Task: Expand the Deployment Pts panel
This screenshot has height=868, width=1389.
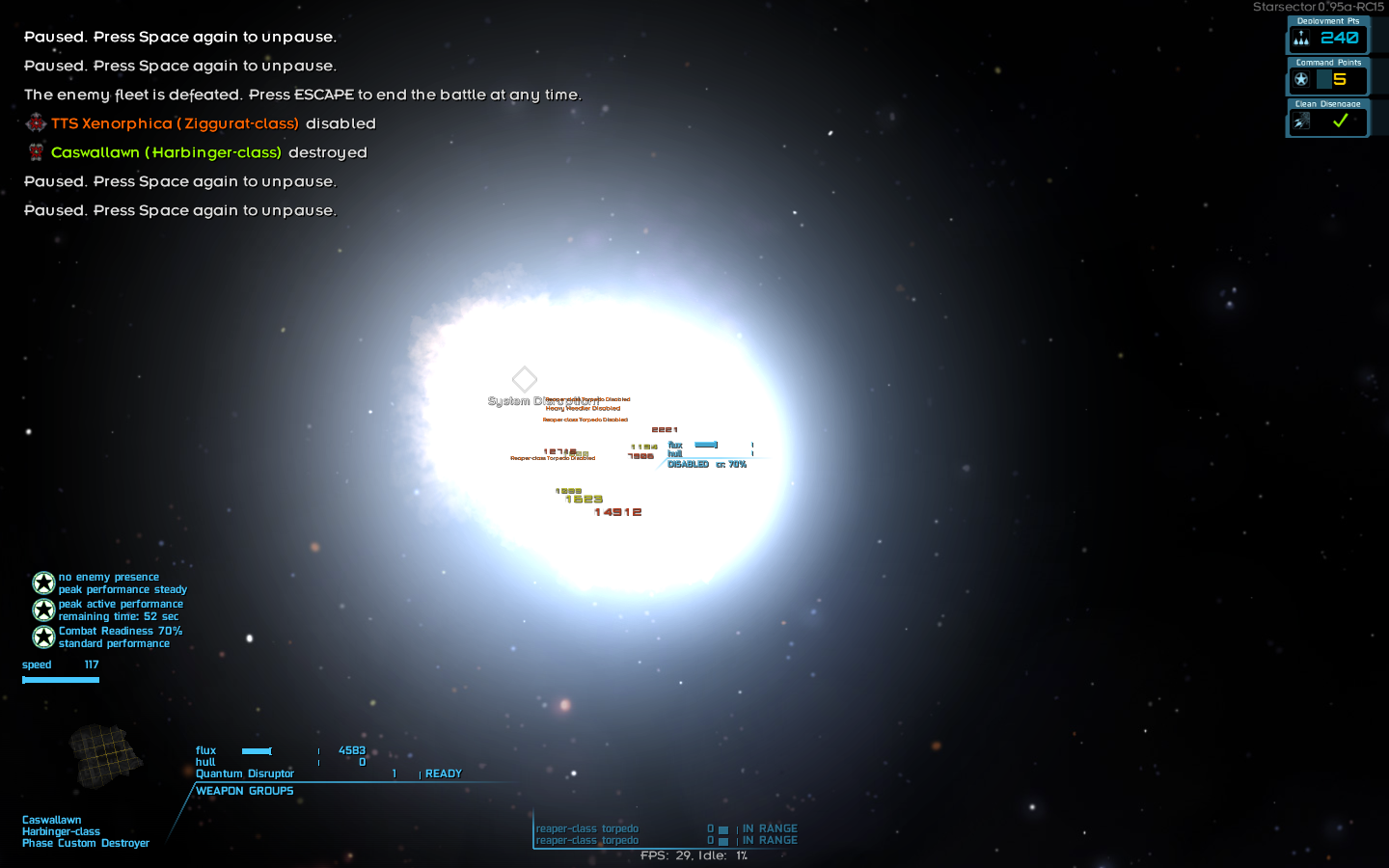Action: pyautogui.click(x=1328, y=20)
